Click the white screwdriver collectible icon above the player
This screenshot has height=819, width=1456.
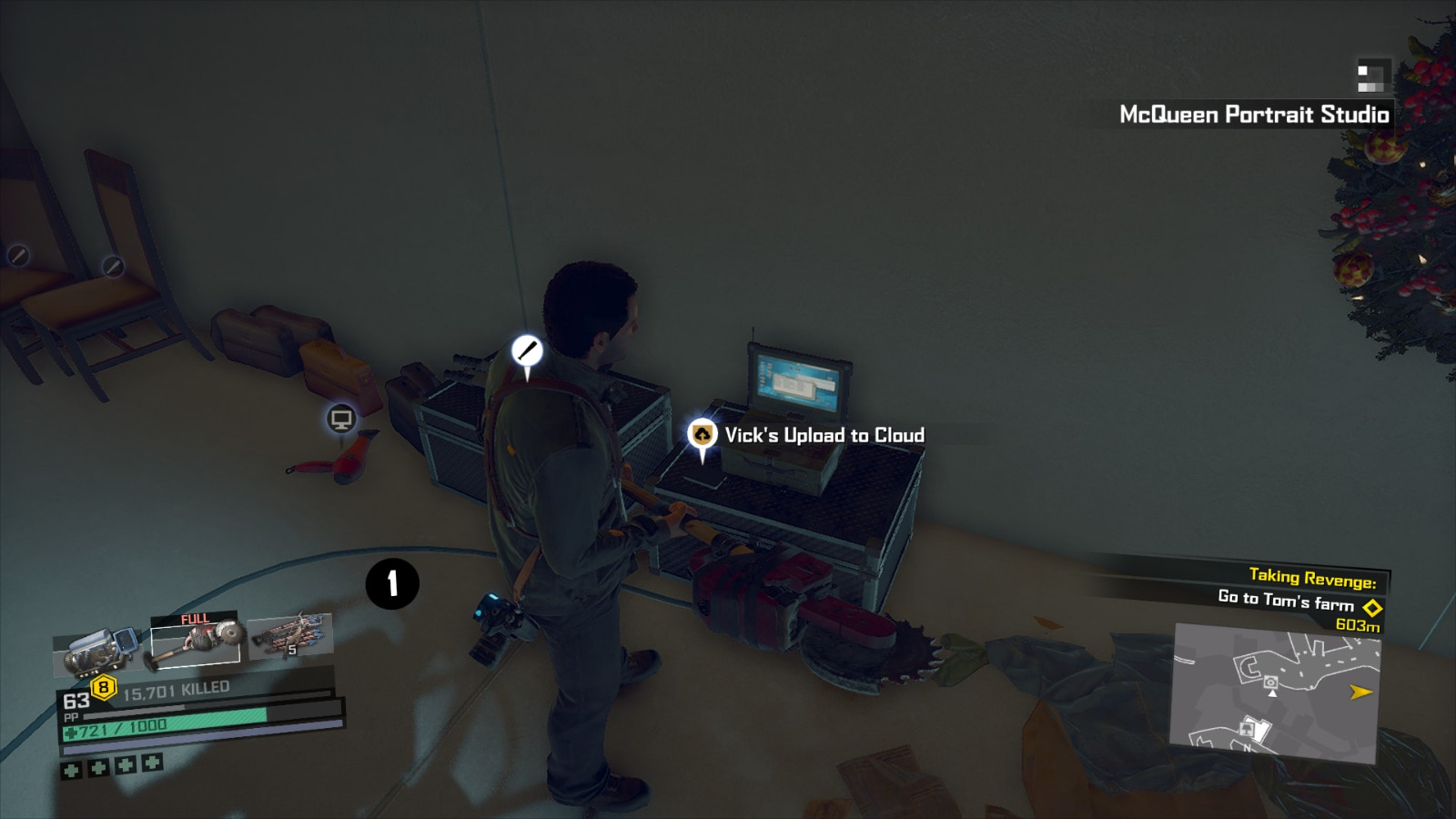pyautogui.click(x=526, y=351)
